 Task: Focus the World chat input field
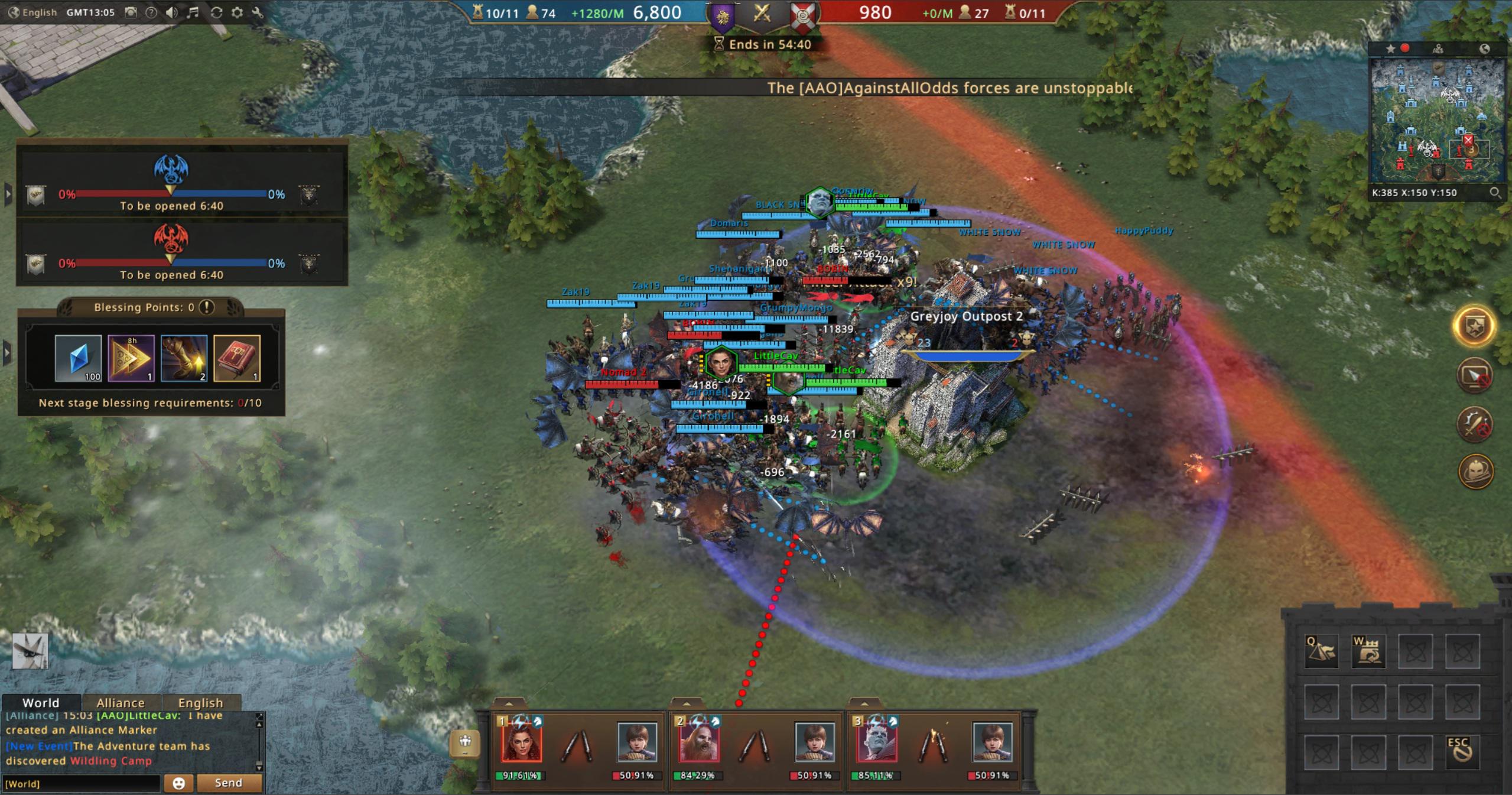click(82, 783)
